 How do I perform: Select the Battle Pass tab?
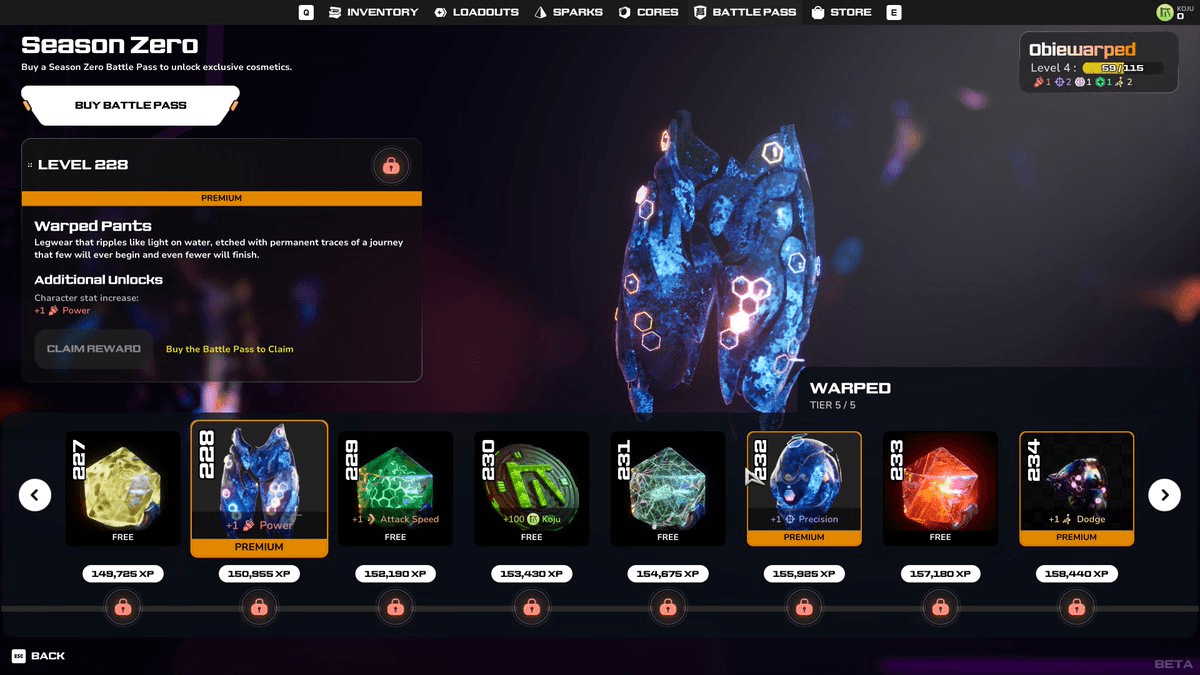pyautogui.click(x=745, y=12)
